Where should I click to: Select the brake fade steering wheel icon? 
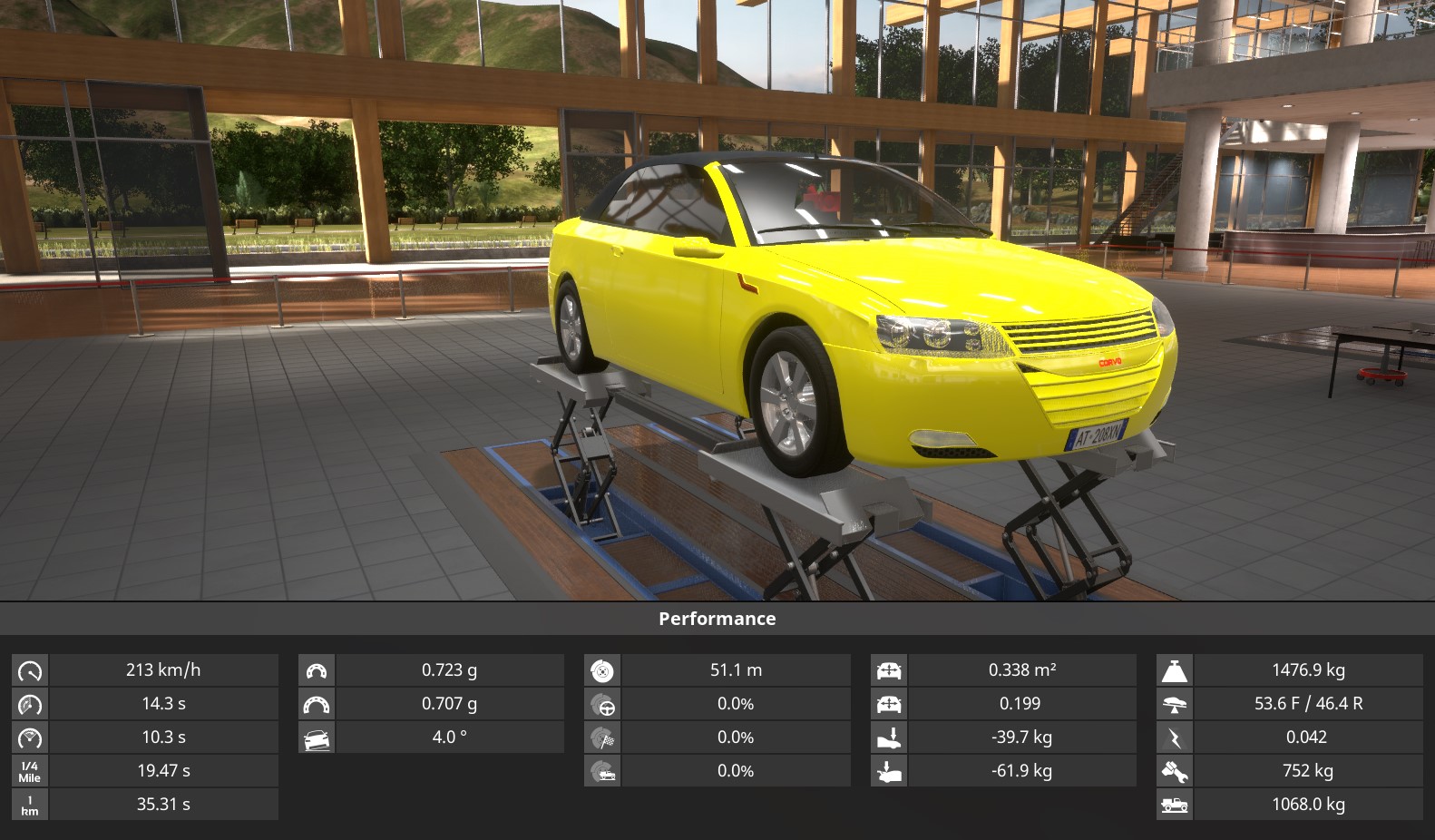602,704
